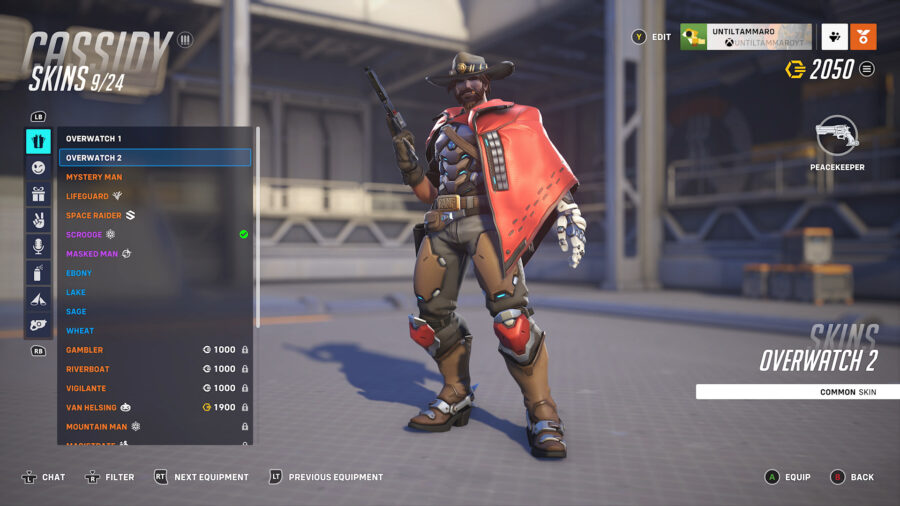This screenshot has width=900, height=506.
Task: Open the Peacekeeper weapon customization
Action: coord(837,138)
